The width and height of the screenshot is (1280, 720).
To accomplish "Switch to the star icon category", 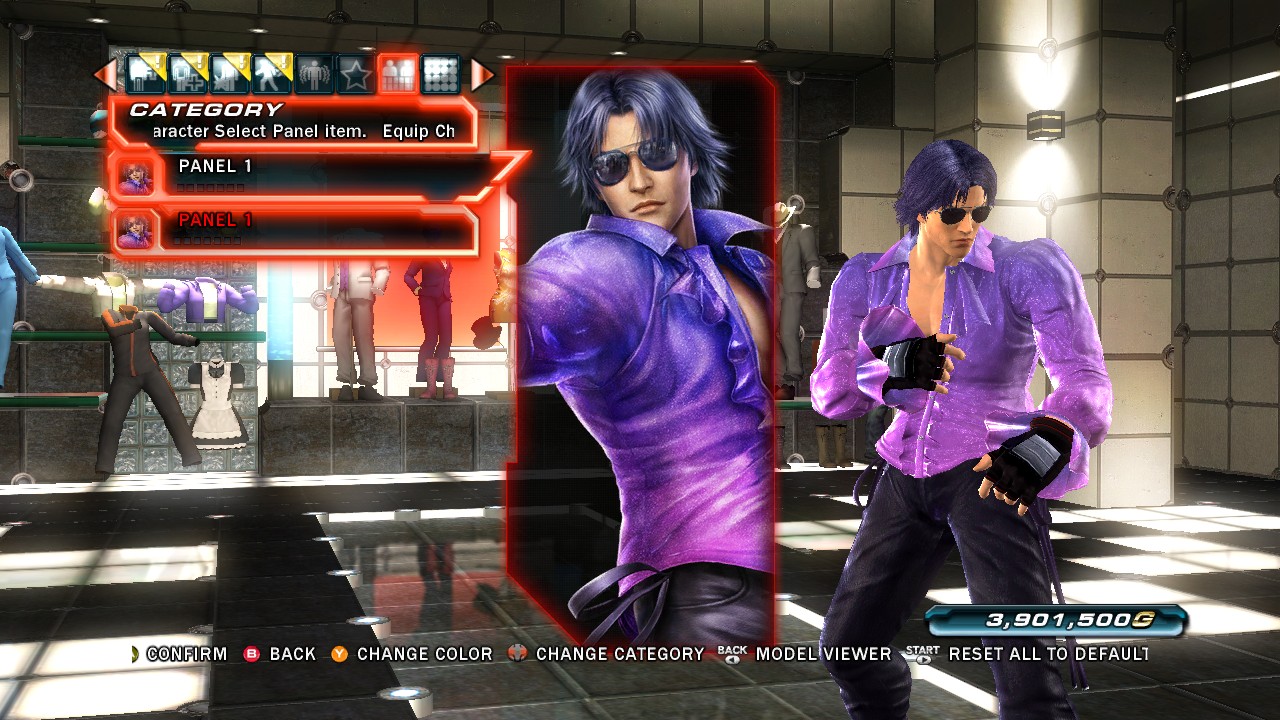I will [x=354, y=74].
